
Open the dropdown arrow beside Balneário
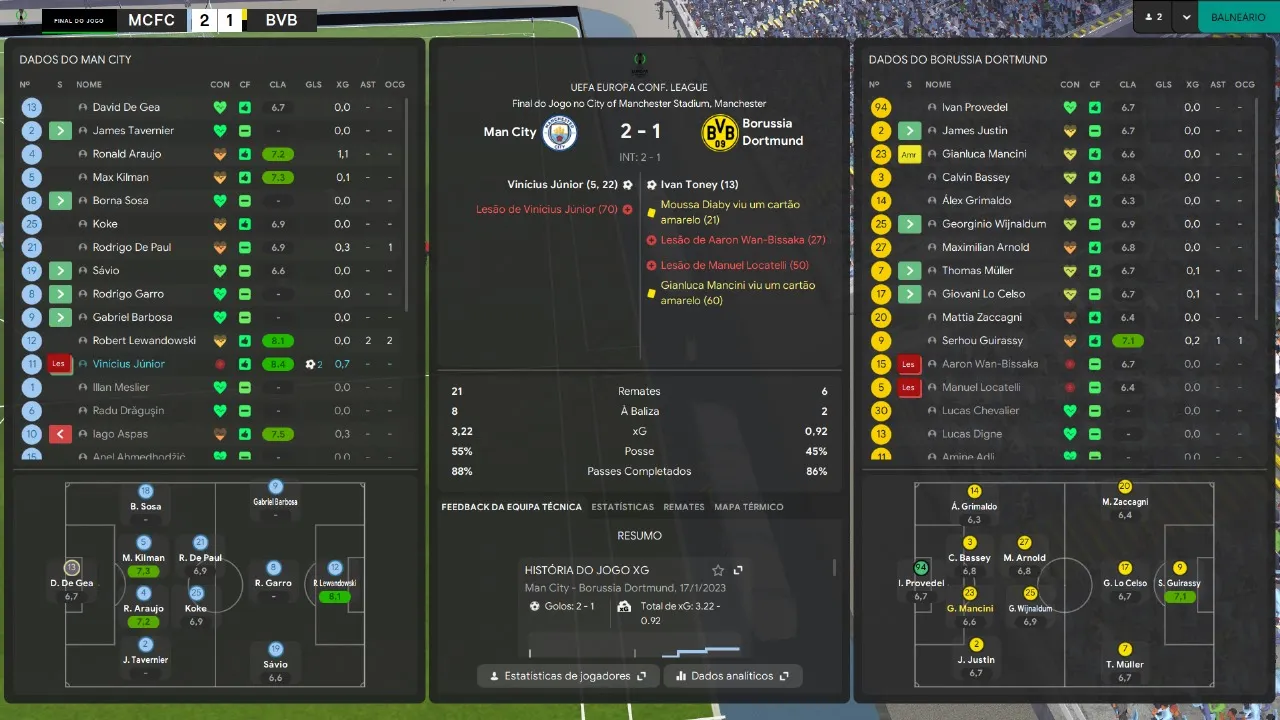coord(1186,17)
